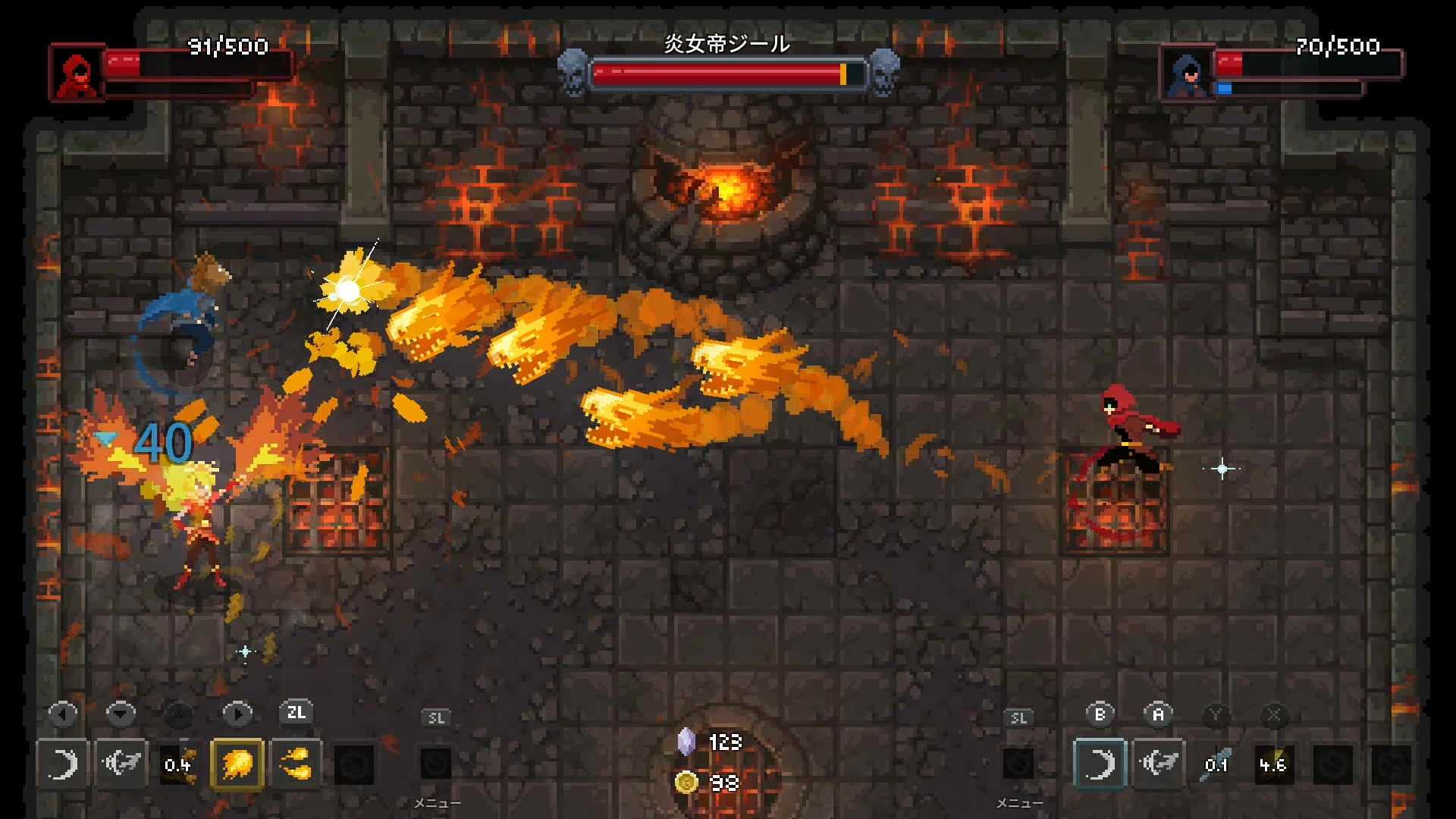1456x819 pixels.
Task: Choose the gray-framed crescent slash arcana
Action: point(62,764)
